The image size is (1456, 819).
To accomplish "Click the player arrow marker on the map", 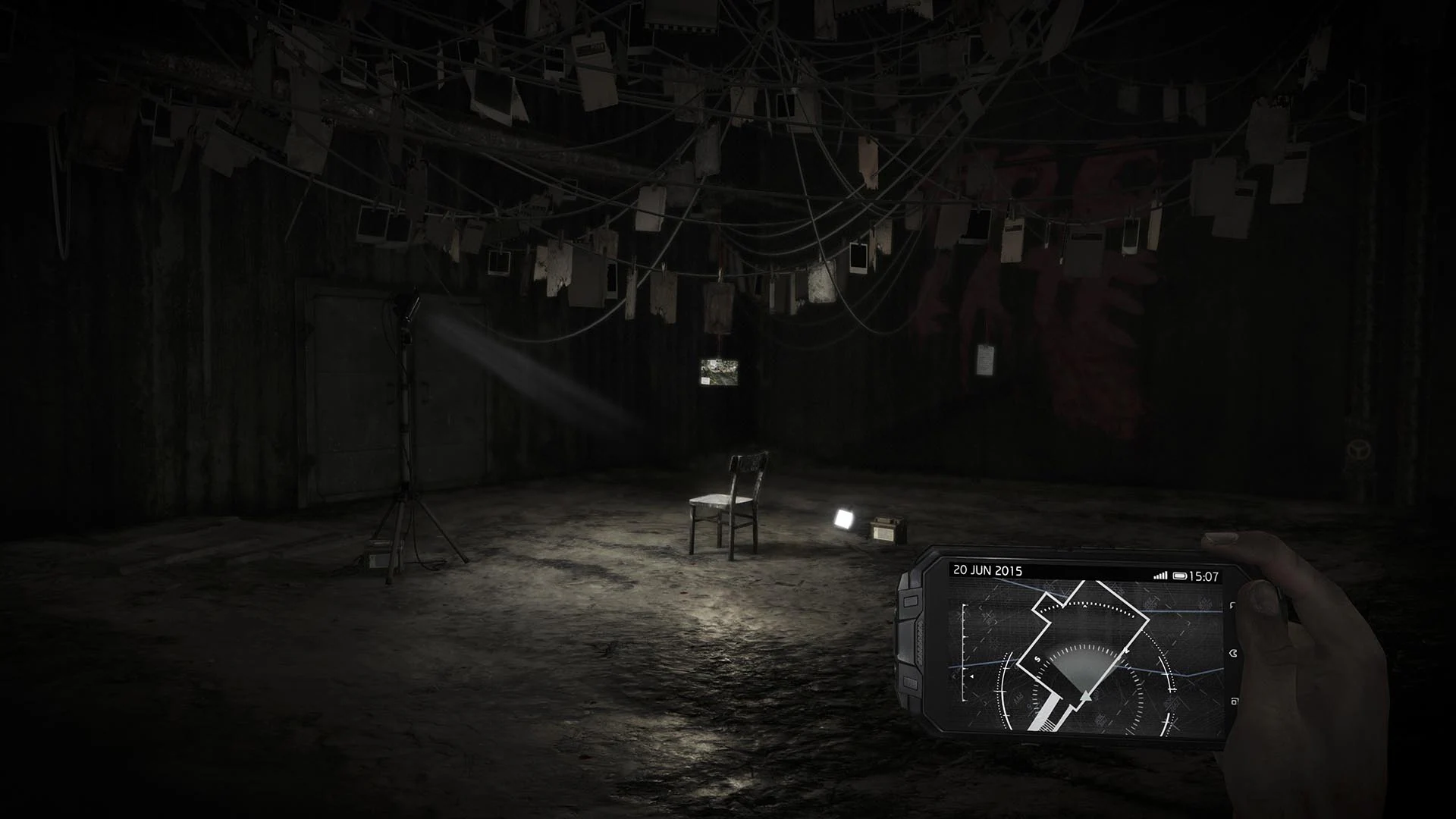I will [1086, 695].
